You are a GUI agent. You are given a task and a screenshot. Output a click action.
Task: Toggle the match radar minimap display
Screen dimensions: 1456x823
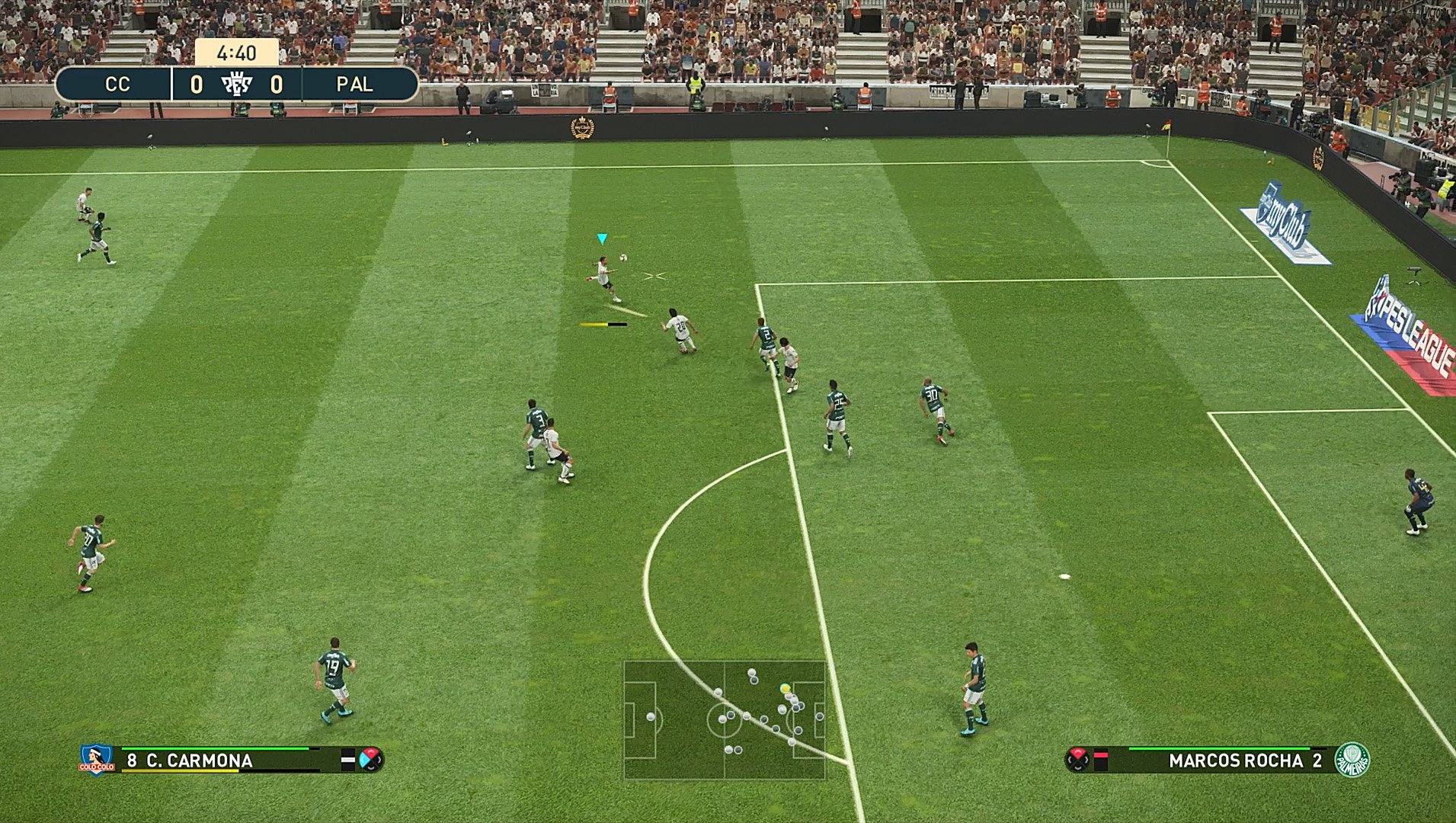coord(728,720)
